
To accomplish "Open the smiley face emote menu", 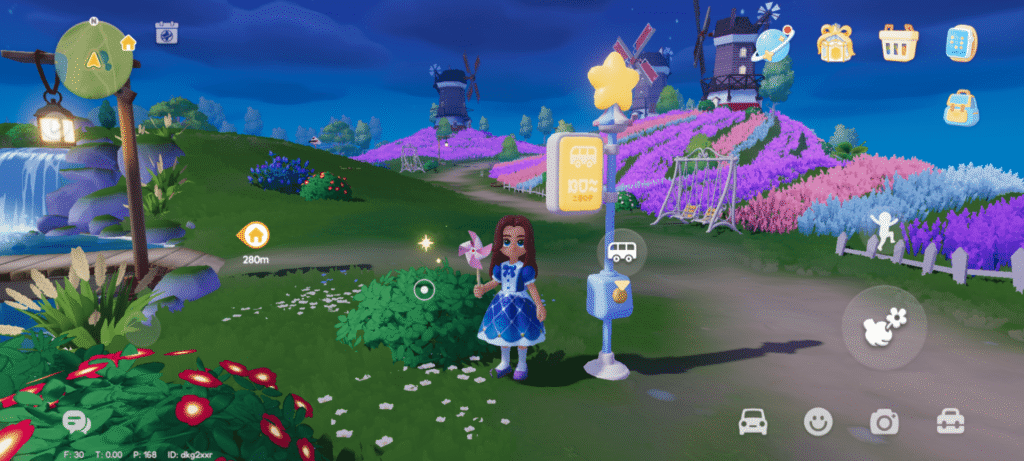I will tap(818, 422).
